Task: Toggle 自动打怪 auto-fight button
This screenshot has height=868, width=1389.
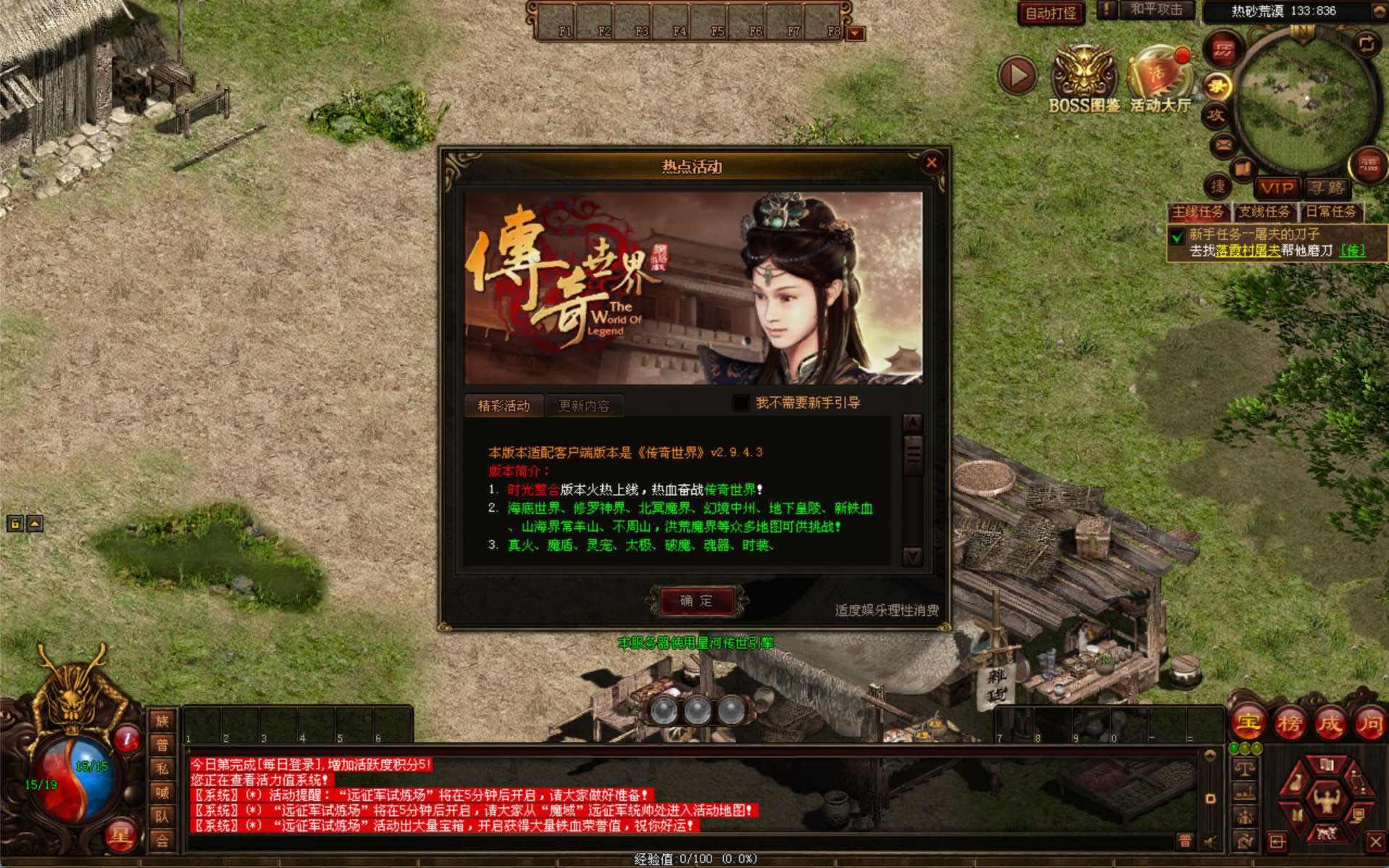Action: pos(1051,13)
